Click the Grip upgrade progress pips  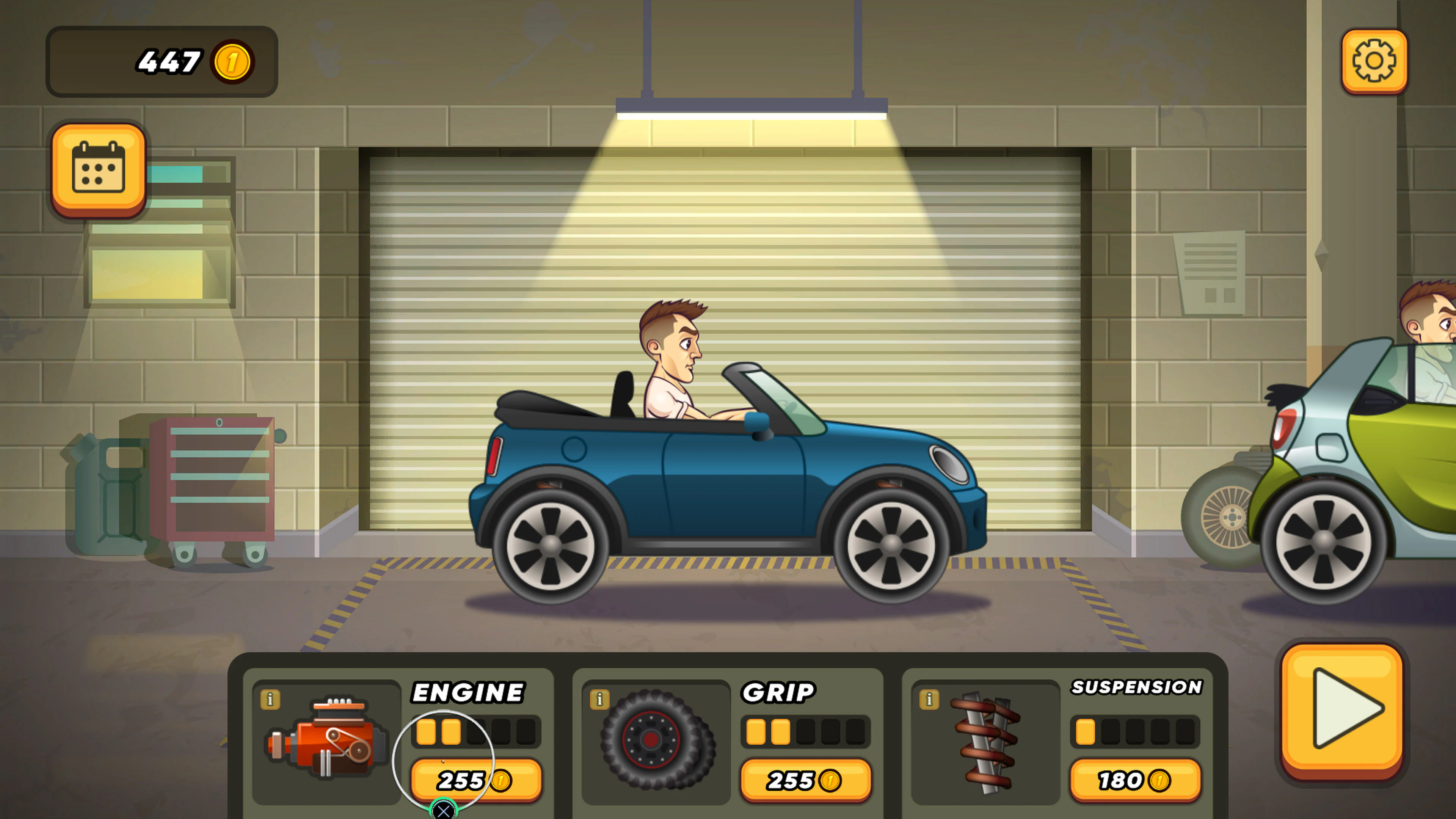pyautogui.click(x=807, y=731)
